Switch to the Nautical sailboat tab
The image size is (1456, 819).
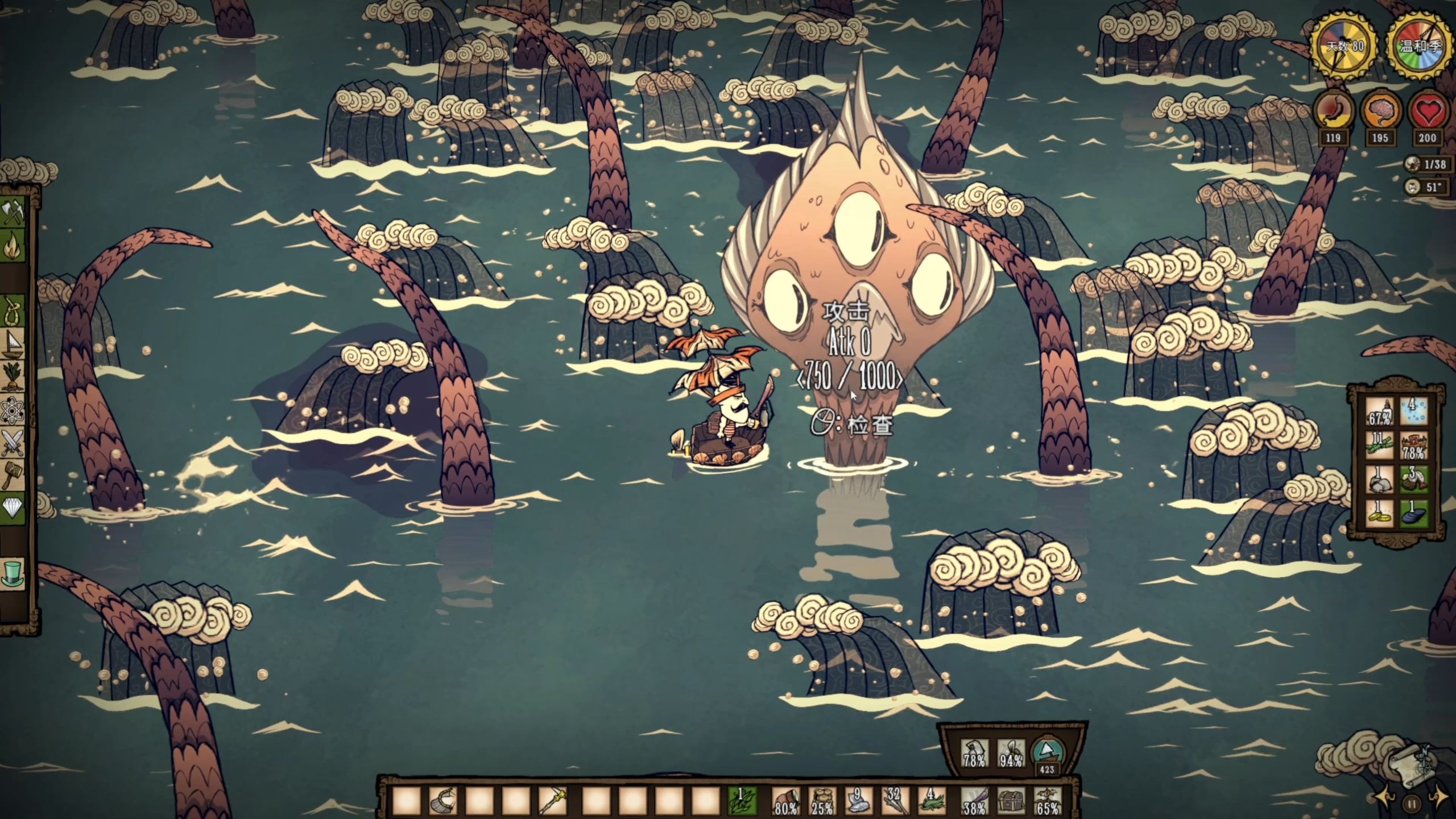coord(14,345)
